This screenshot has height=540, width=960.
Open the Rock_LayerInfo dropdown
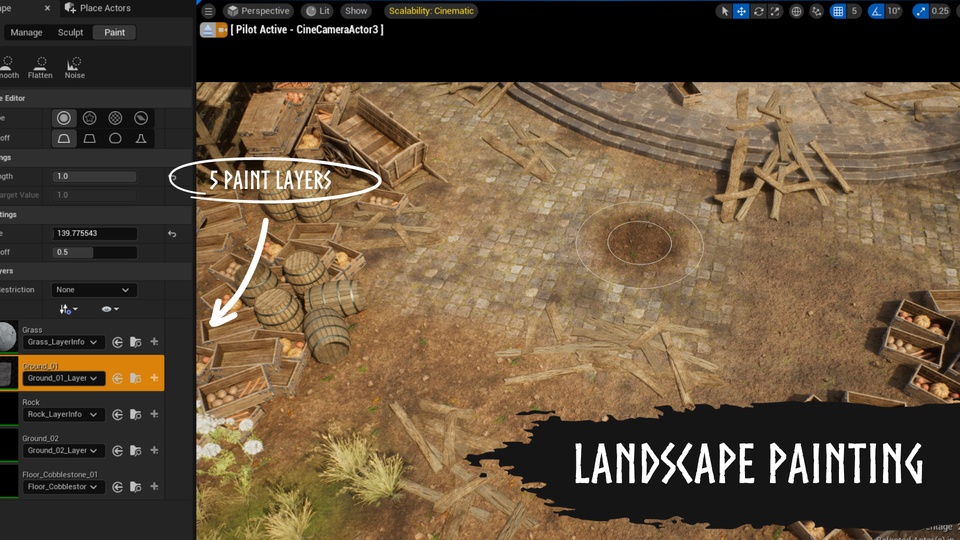coord(64,414)
